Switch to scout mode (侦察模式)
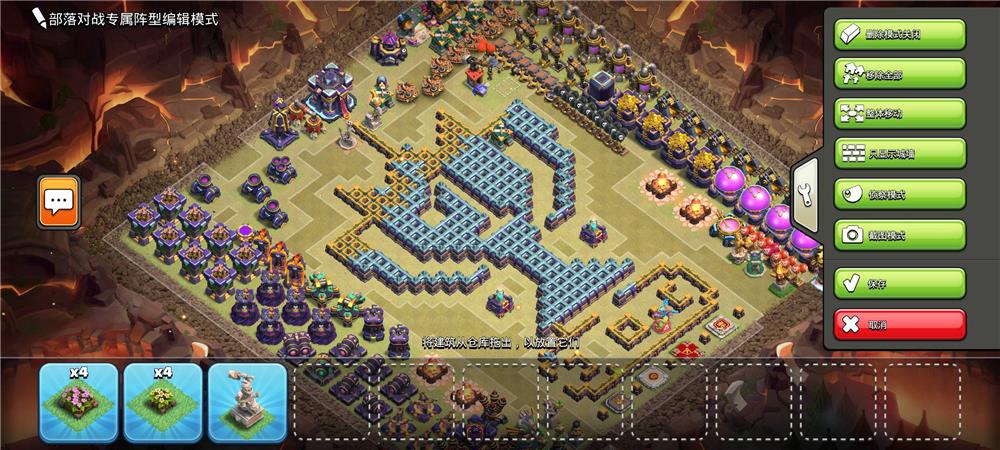The height and width of the screenshot is (450, 1000). [x=899, y=194]
